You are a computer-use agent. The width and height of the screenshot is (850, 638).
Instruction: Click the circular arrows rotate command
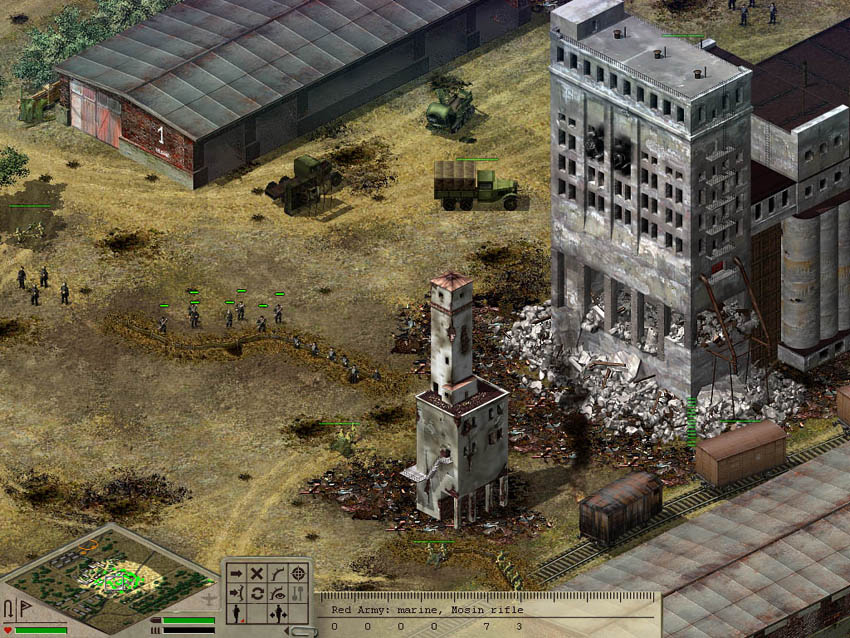pos(257,594)
